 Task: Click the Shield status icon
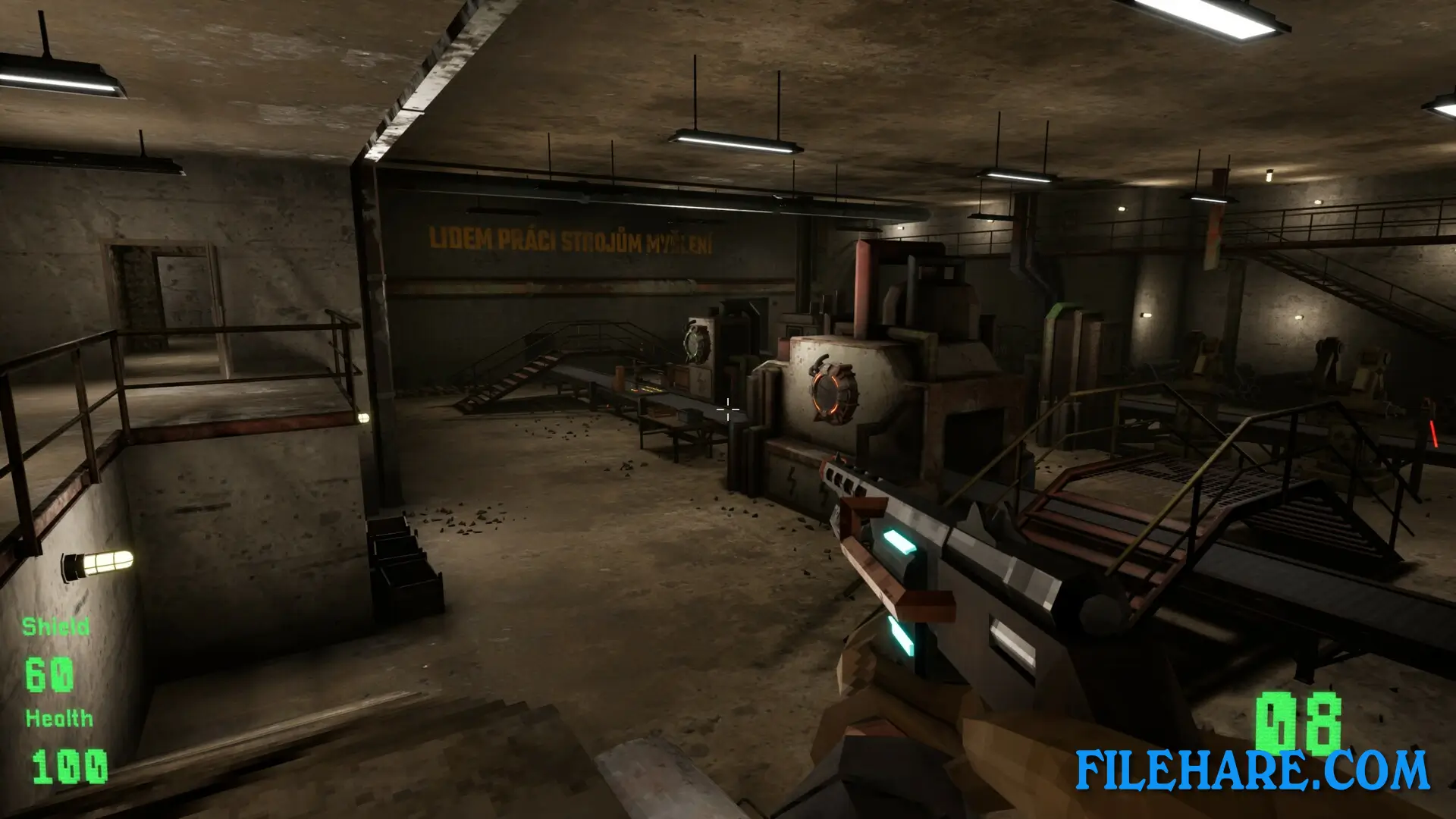point(57,627)
